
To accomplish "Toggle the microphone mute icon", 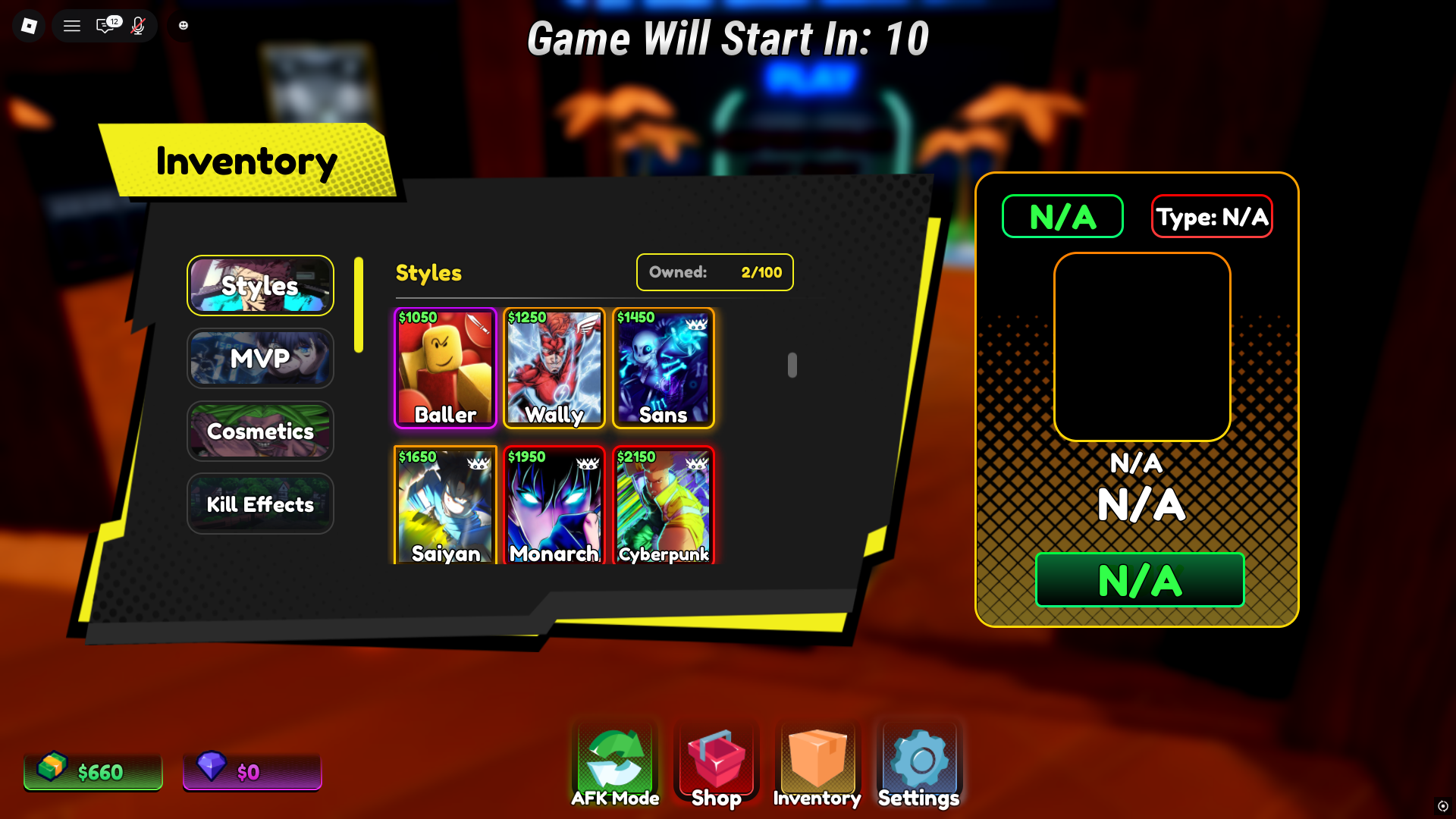I will pyautogui.click(x=138, y=25).
